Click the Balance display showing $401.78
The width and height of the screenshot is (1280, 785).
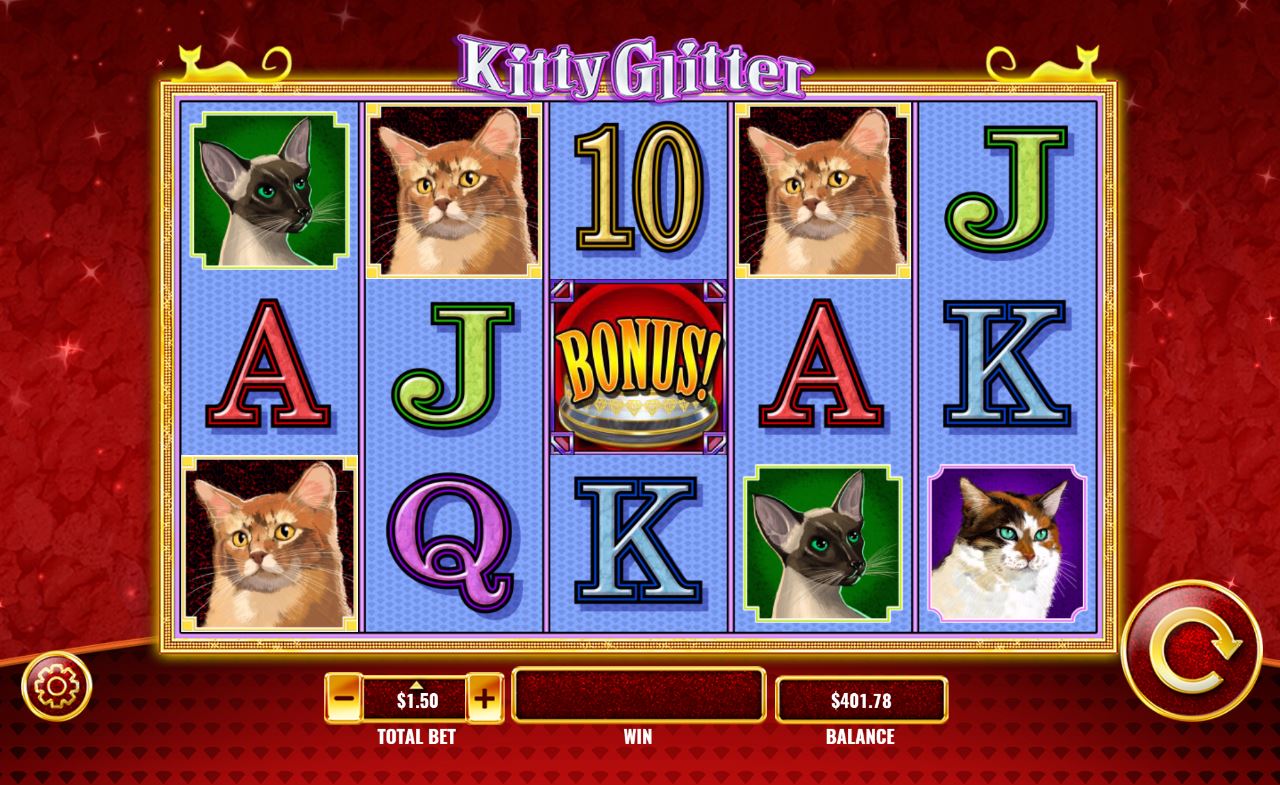point(864,698)
